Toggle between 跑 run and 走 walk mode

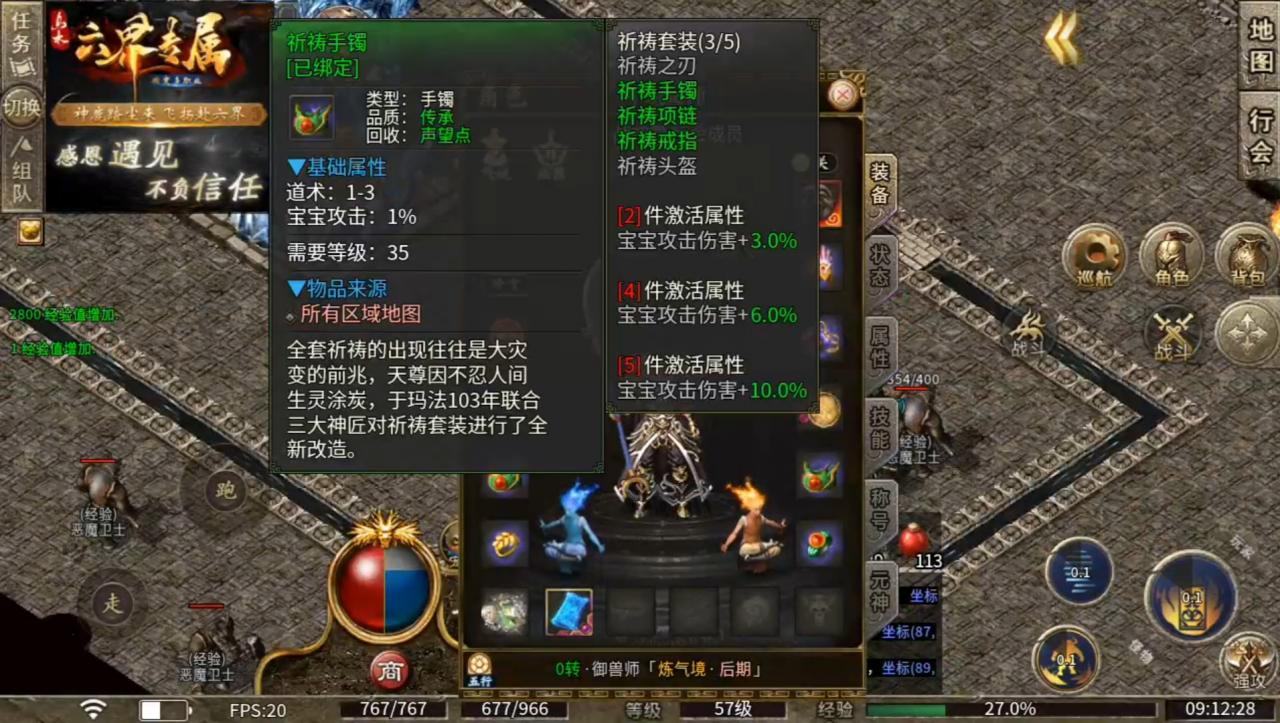point(225,492)
